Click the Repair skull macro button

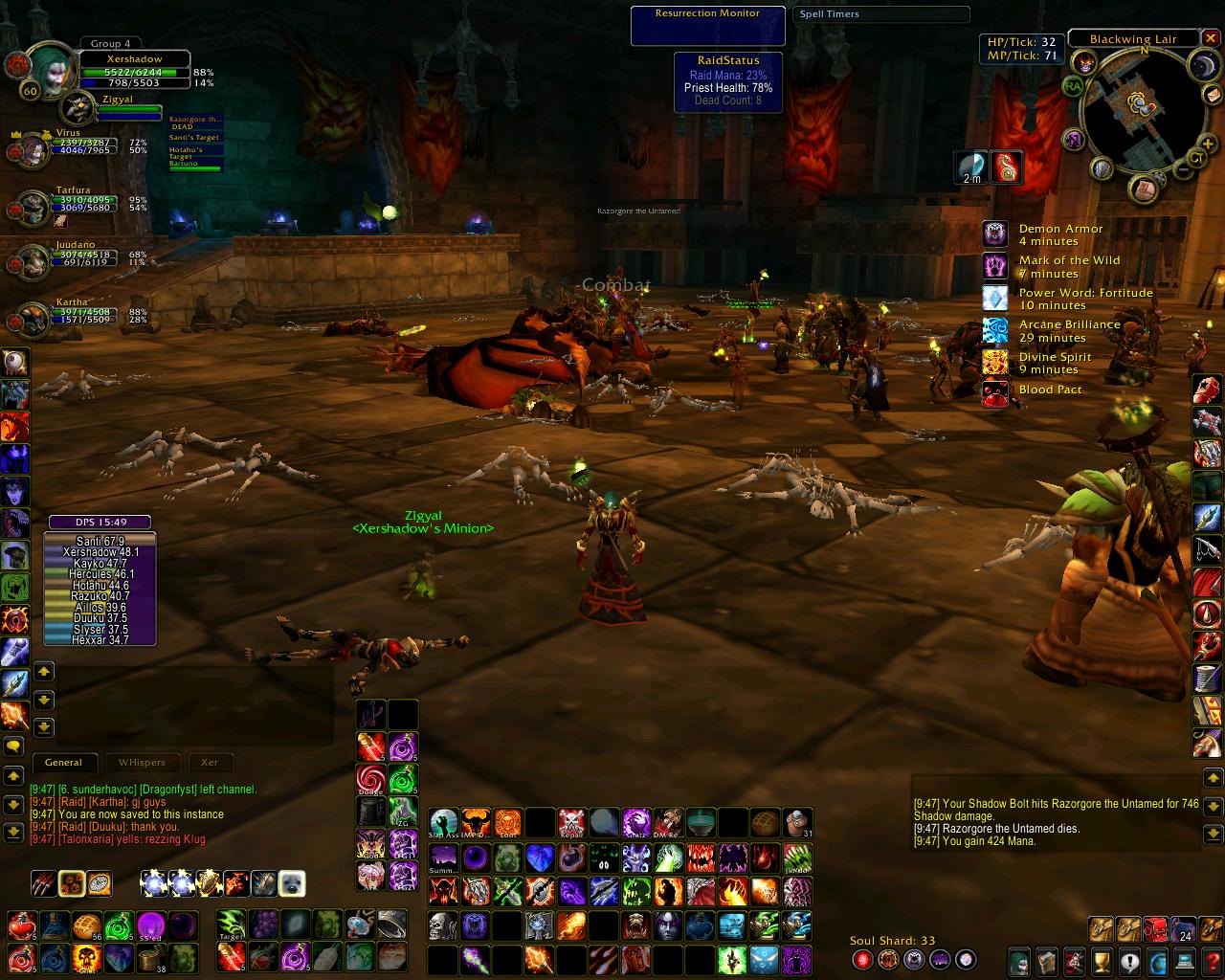[x=571, y=821]
